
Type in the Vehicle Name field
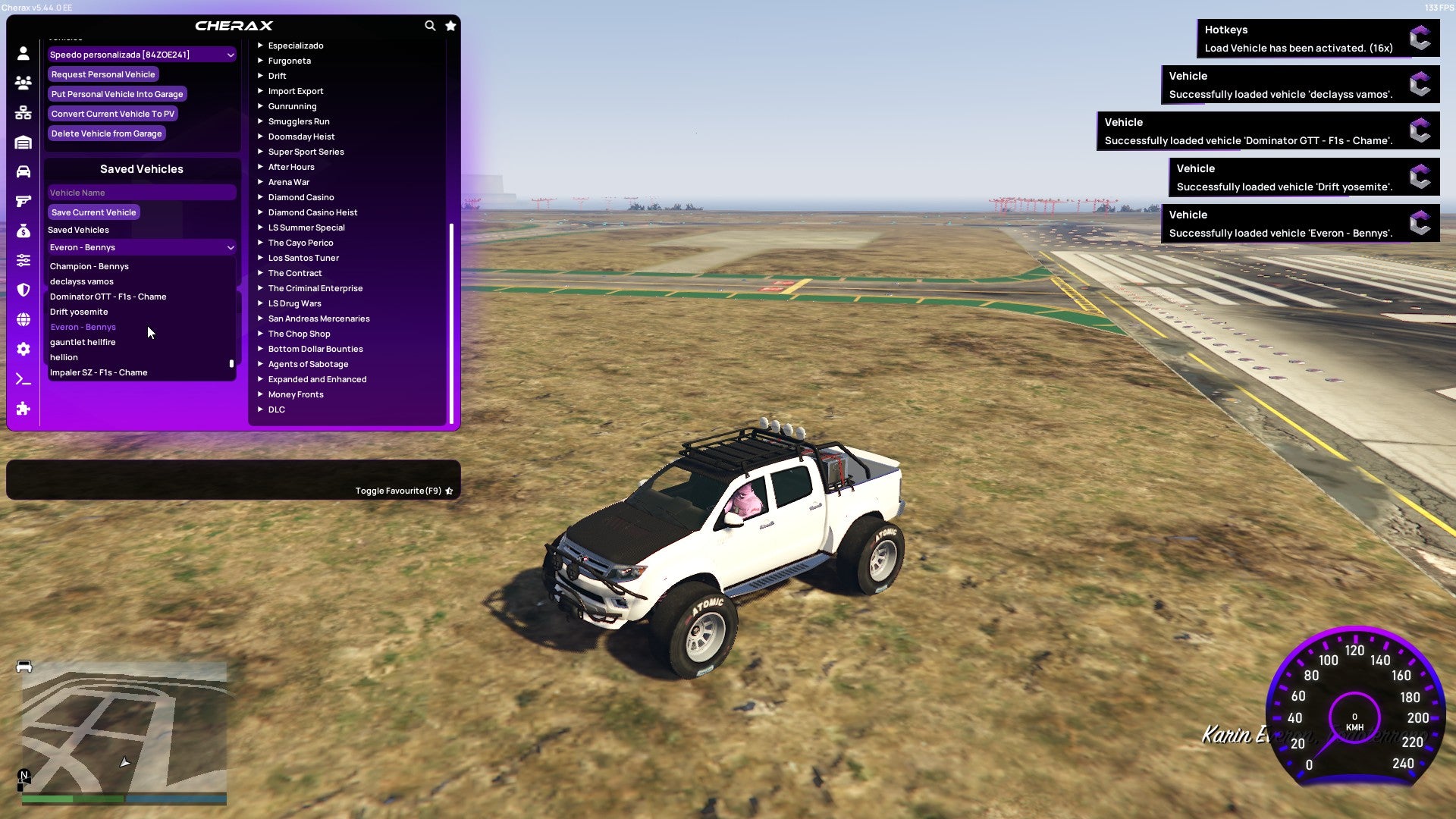coord(141,192)
